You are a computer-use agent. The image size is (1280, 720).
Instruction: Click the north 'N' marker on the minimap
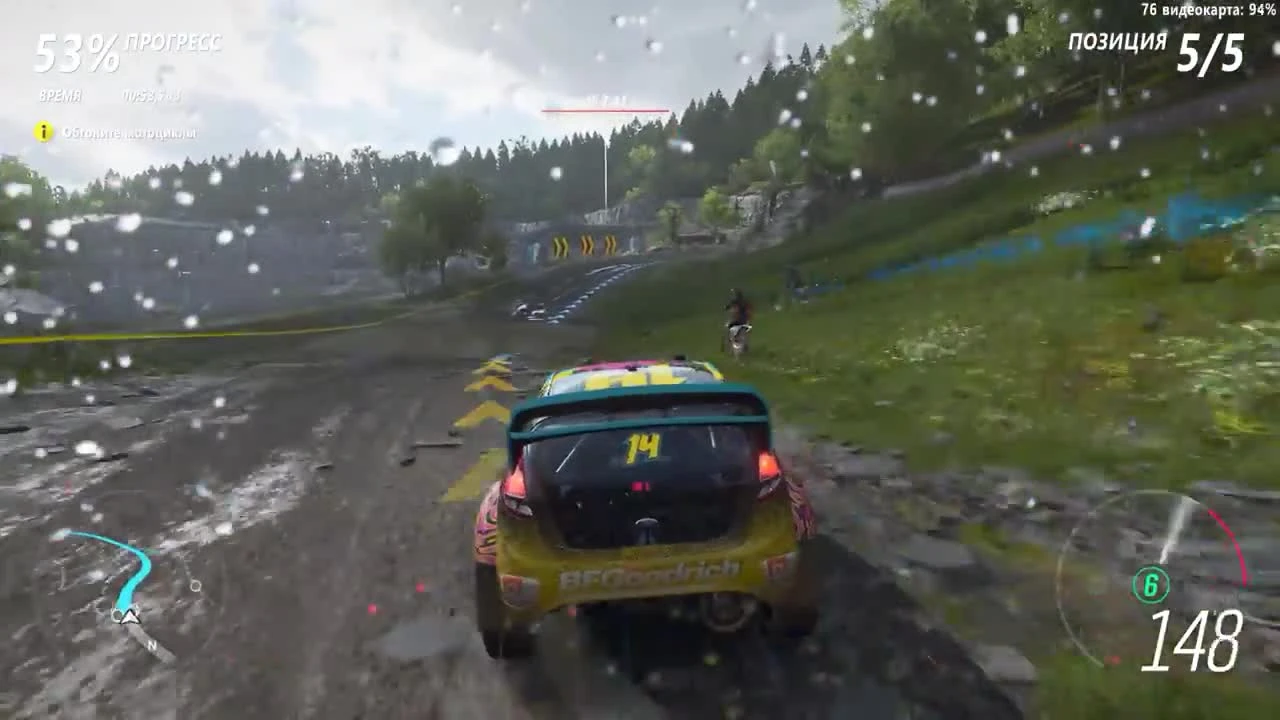[153, 644]
